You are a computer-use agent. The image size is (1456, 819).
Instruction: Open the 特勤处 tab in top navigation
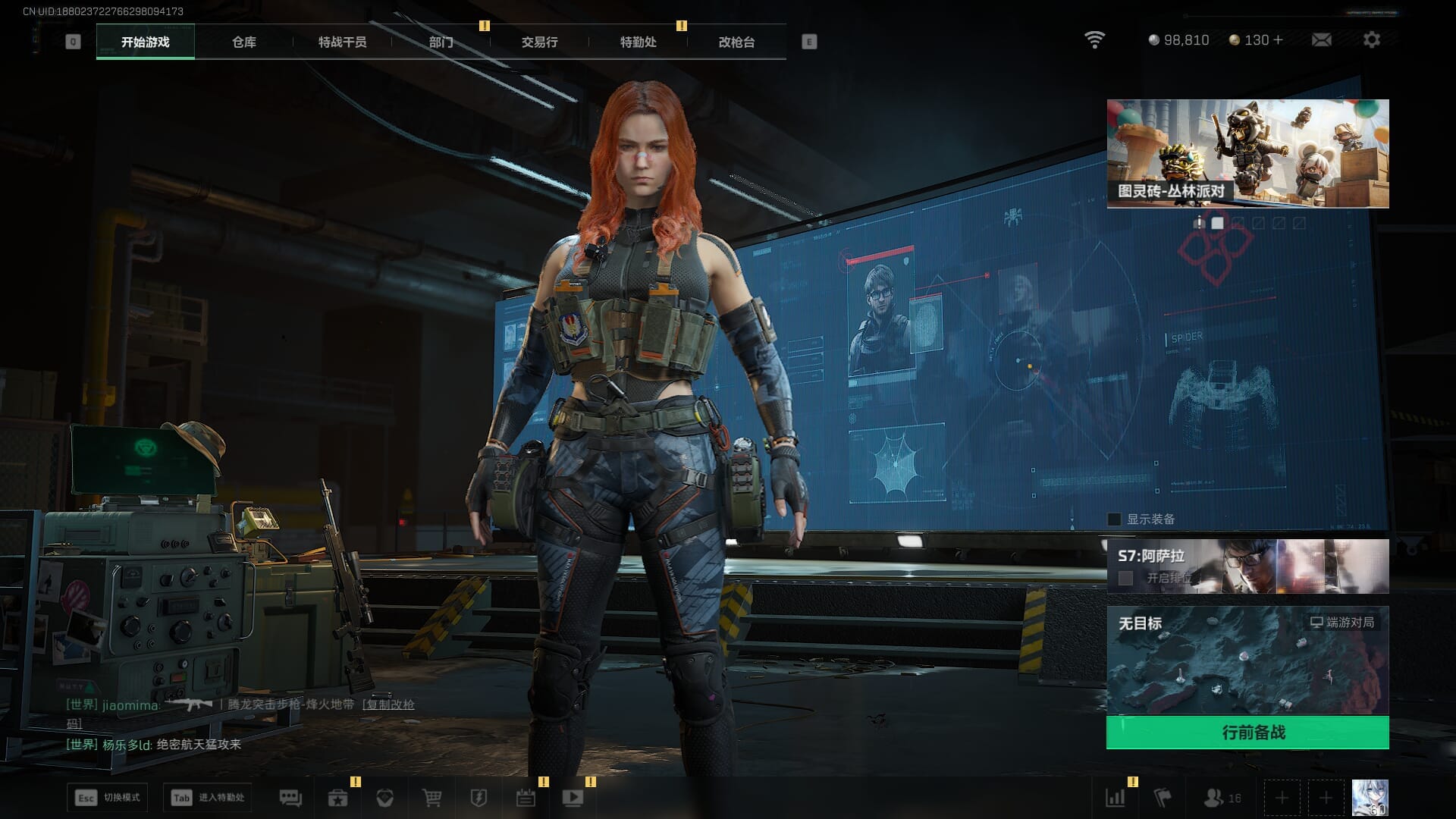point(638,42)
